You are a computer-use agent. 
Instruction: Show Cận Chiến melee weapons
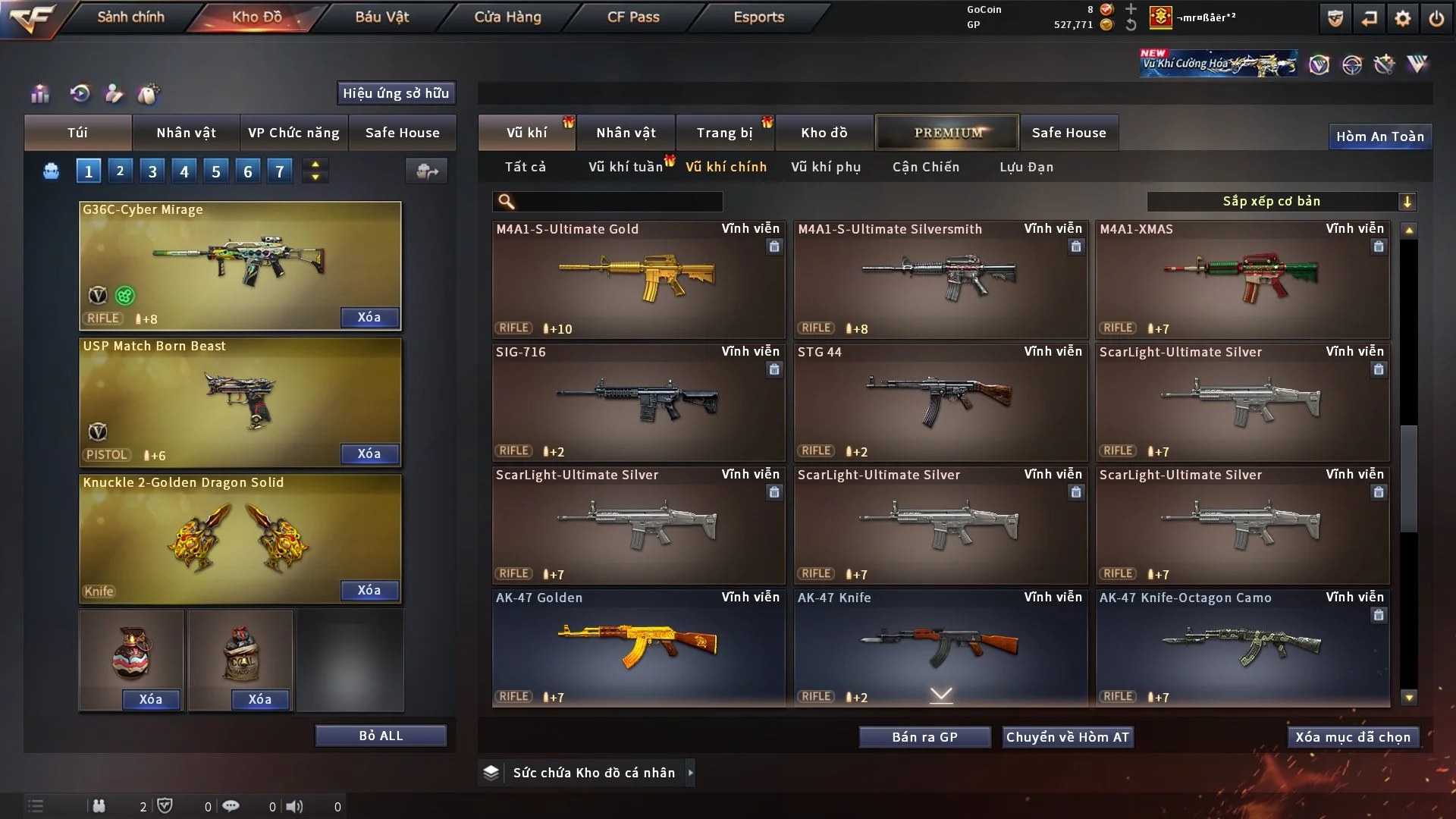[926, 167]
